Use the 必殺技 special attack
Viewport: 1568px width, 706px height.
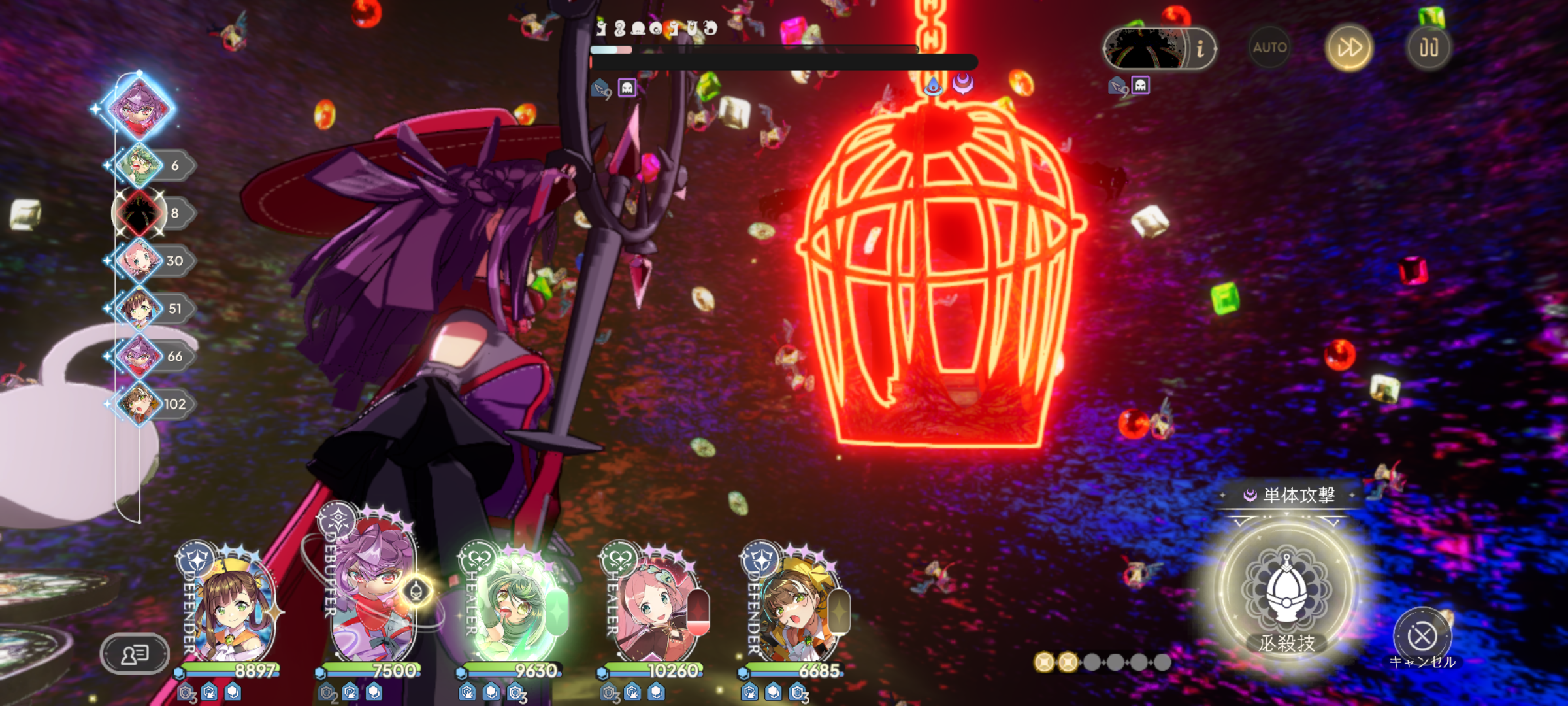tap(1286, 592)
